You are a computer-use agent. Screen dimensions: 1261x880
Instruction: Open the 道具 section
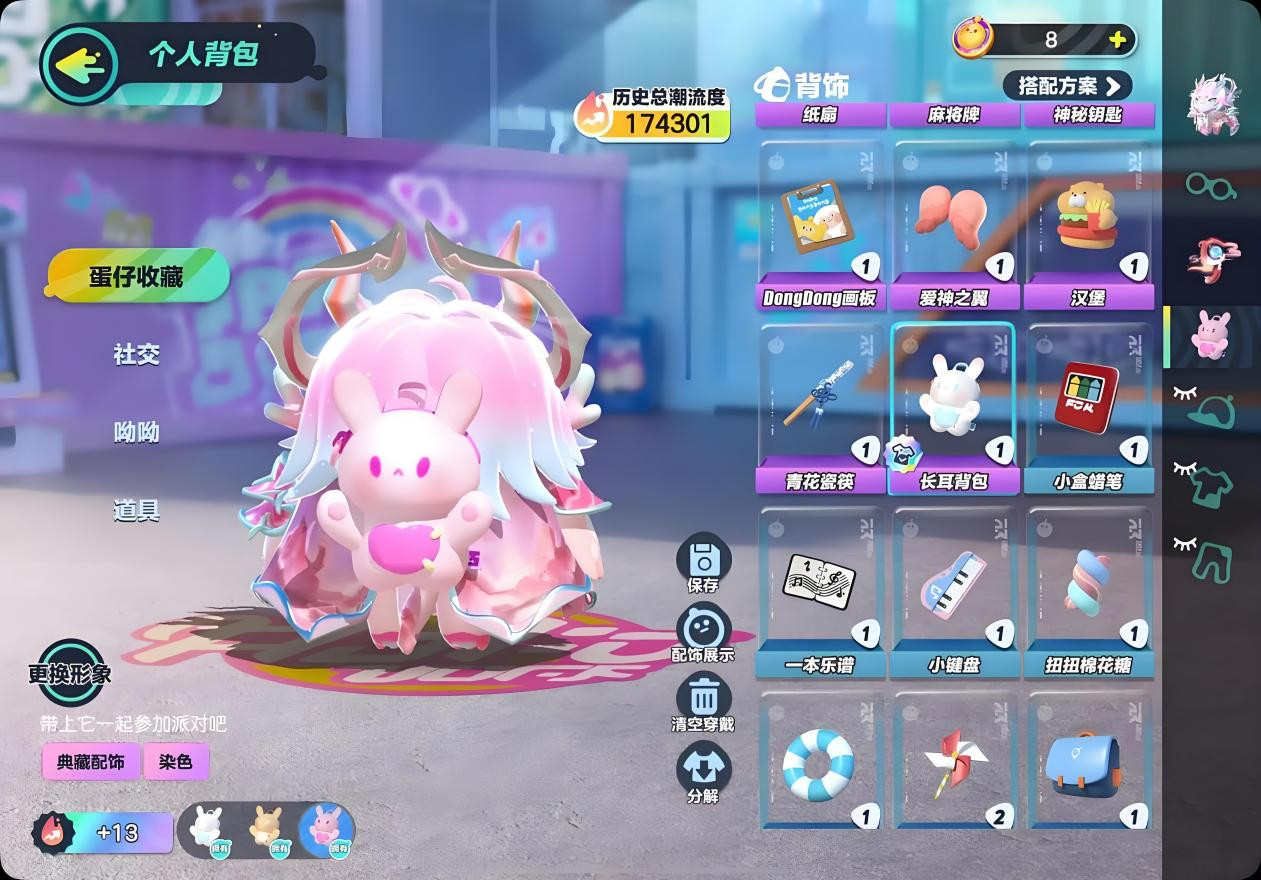tap(137, 511)
